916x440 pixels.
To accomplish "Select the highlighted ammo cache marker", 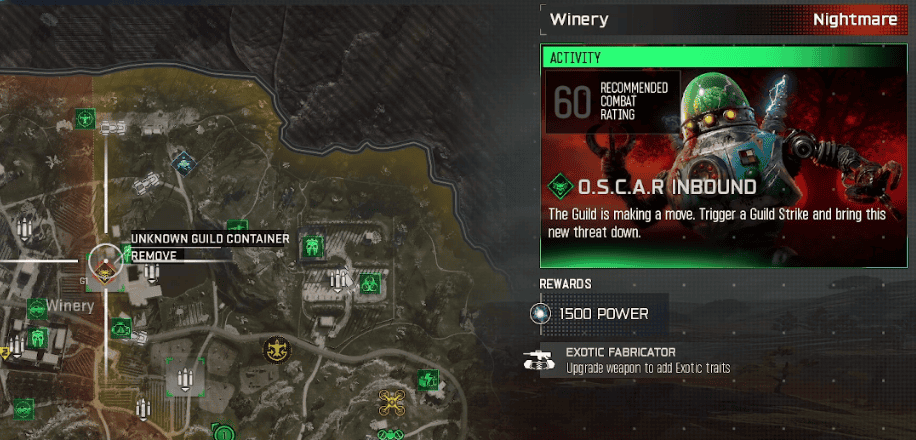I will (185, 377).
